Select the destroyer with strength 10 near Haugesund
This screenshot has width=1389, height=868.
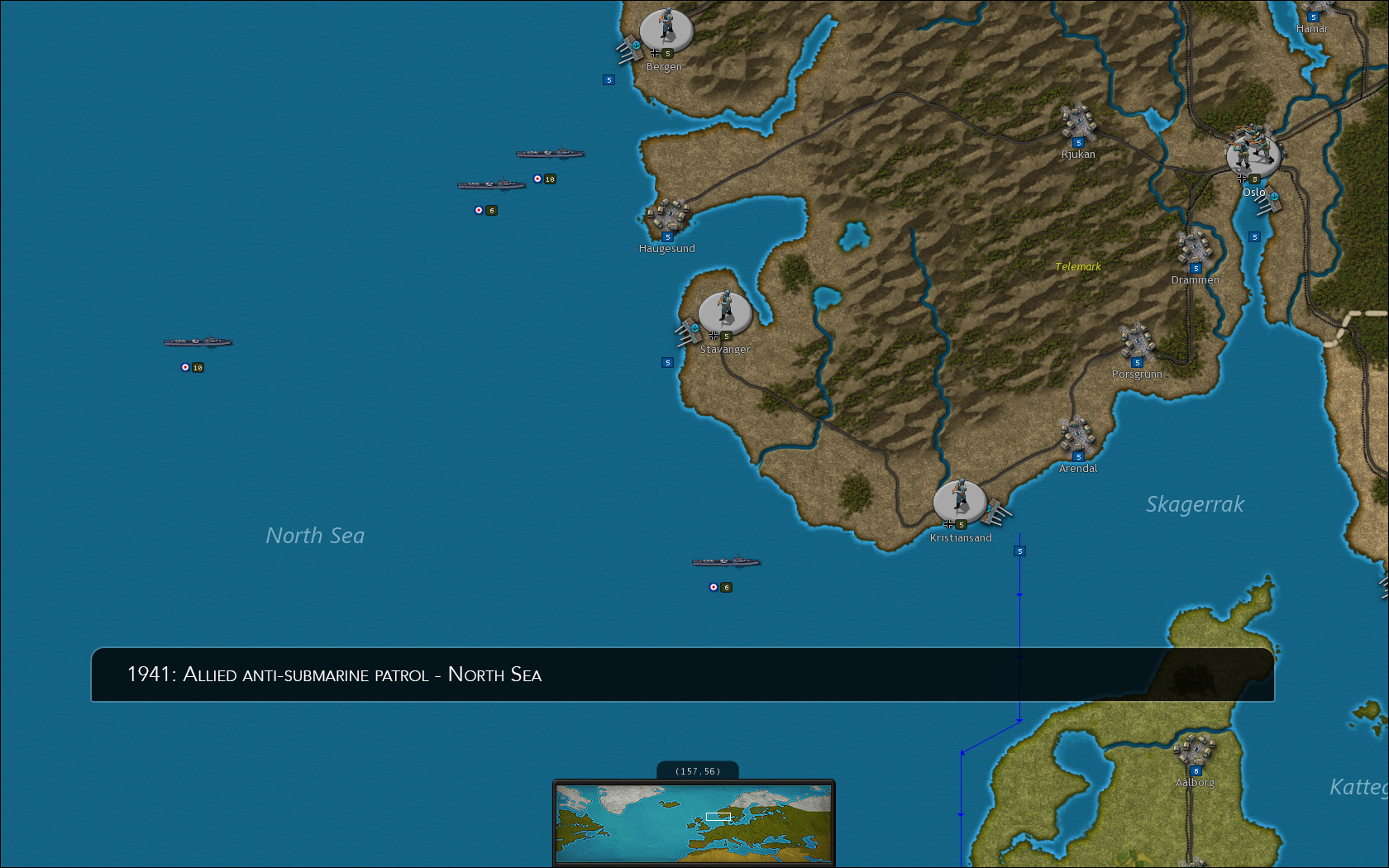pyautogui.click(x=551, y=152)
